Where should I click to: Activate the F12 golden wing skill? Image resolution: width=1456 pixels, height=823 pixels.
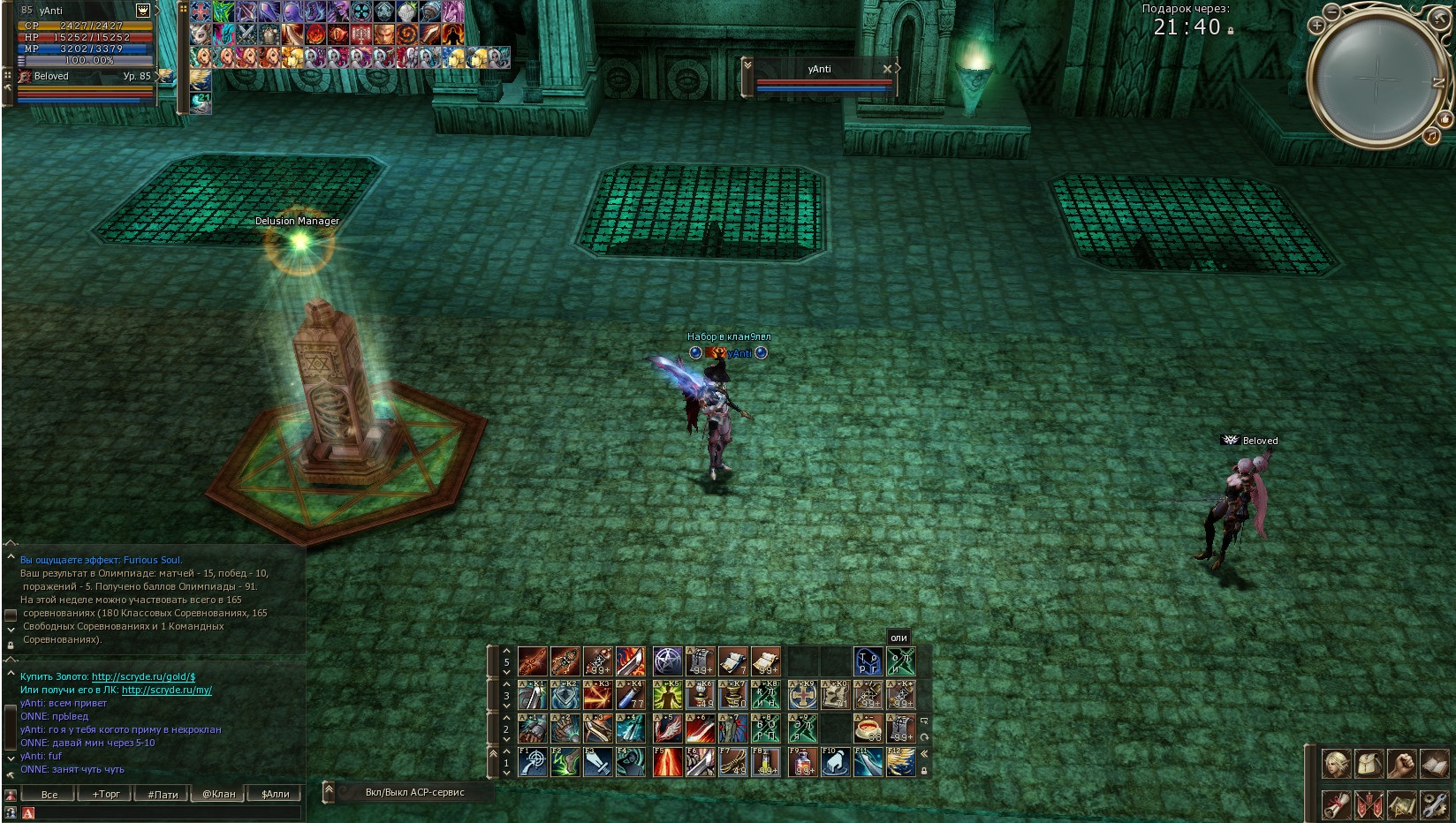(x=901, y=762)
